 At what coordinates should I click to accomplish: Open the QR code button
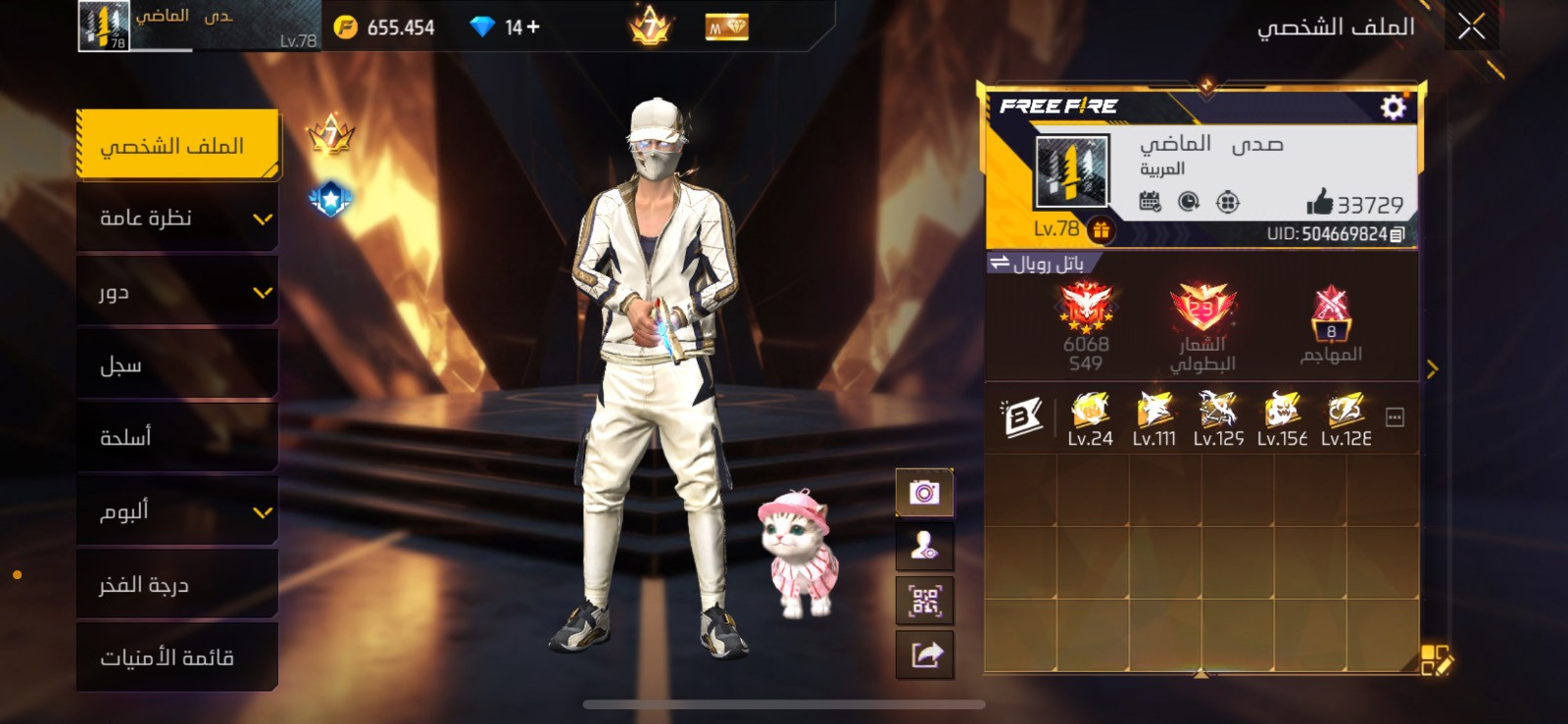[x=924, y=601]
